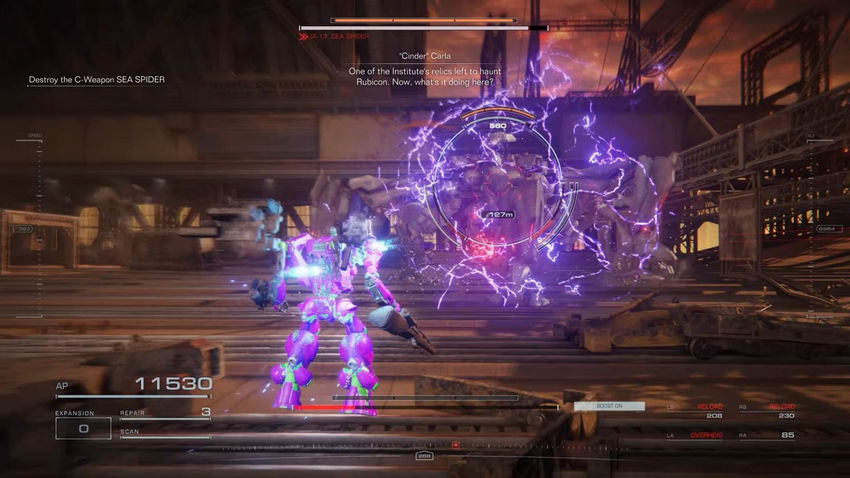The height and width of the screenshot is (478, 850).
Task: Trigger the Scan gauge
Action: (165, 434)
